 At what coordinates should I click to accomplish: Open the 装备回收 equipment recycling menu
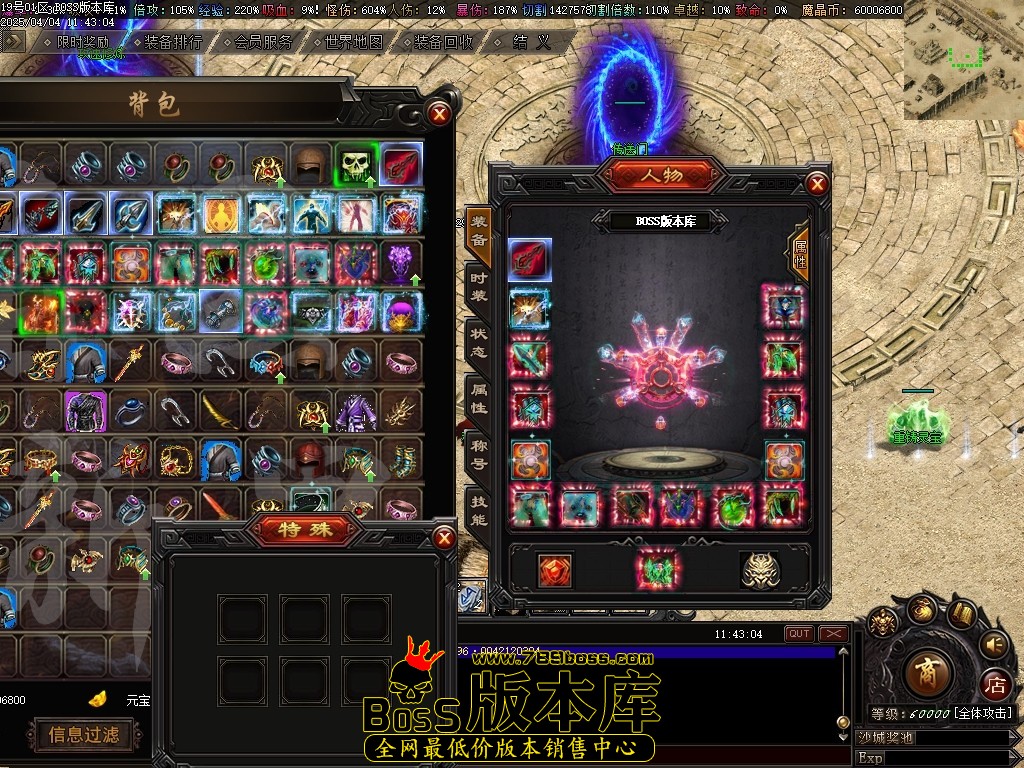444,42
